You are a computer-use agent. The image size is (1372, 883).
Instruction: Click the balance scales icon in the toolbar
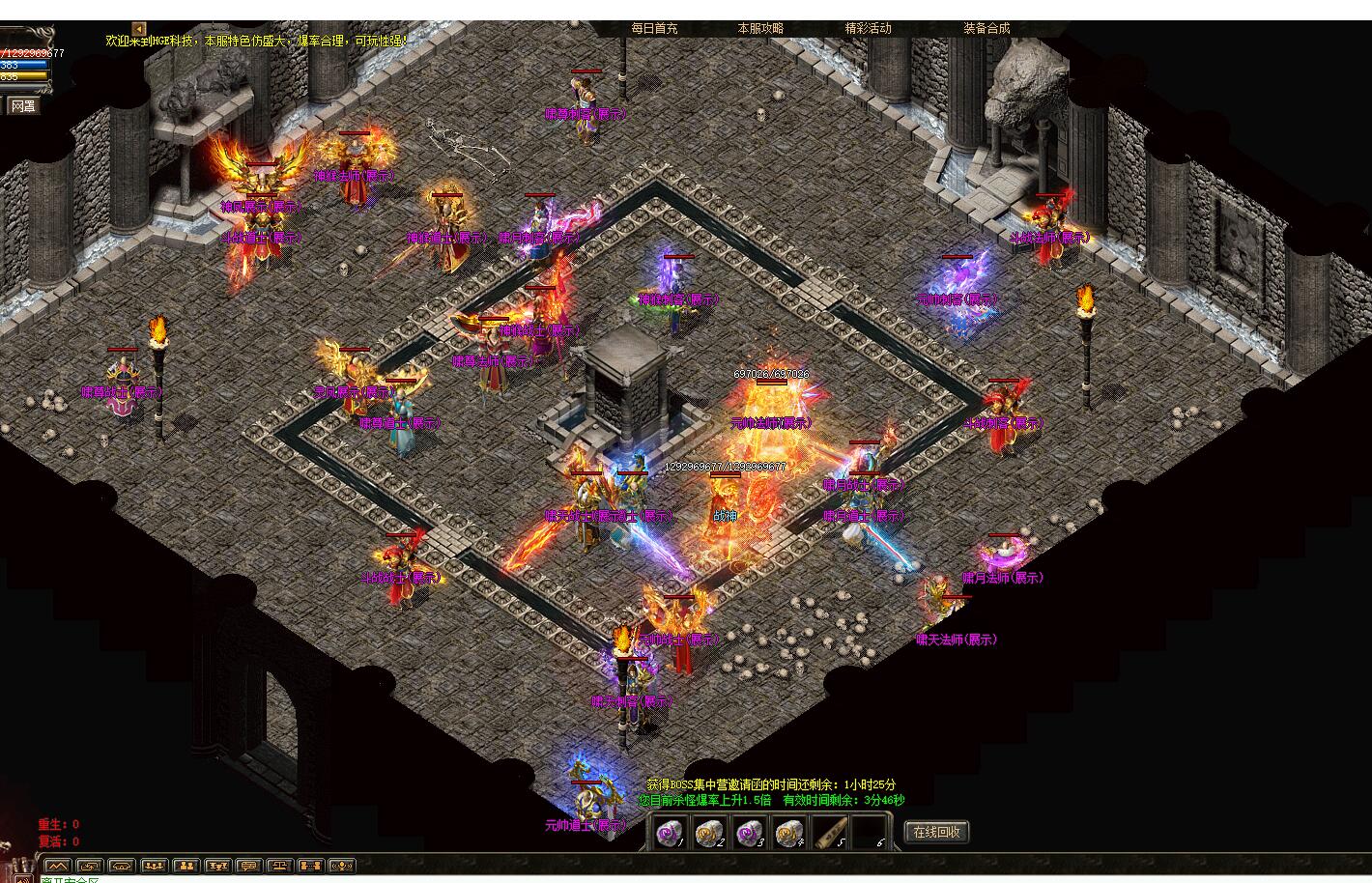(x=279, y=866)
